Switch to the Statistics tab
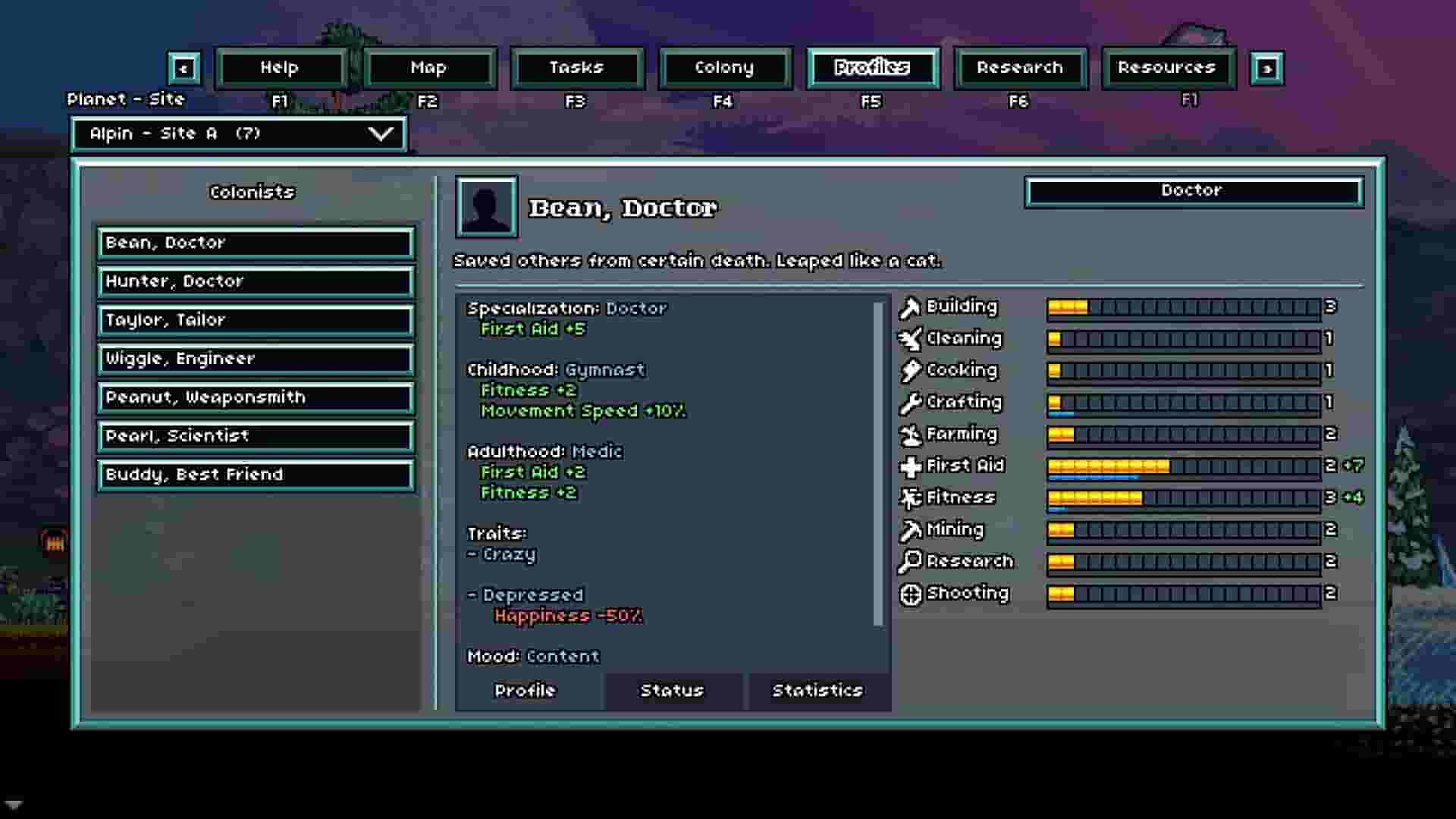 tap(817, 690)
